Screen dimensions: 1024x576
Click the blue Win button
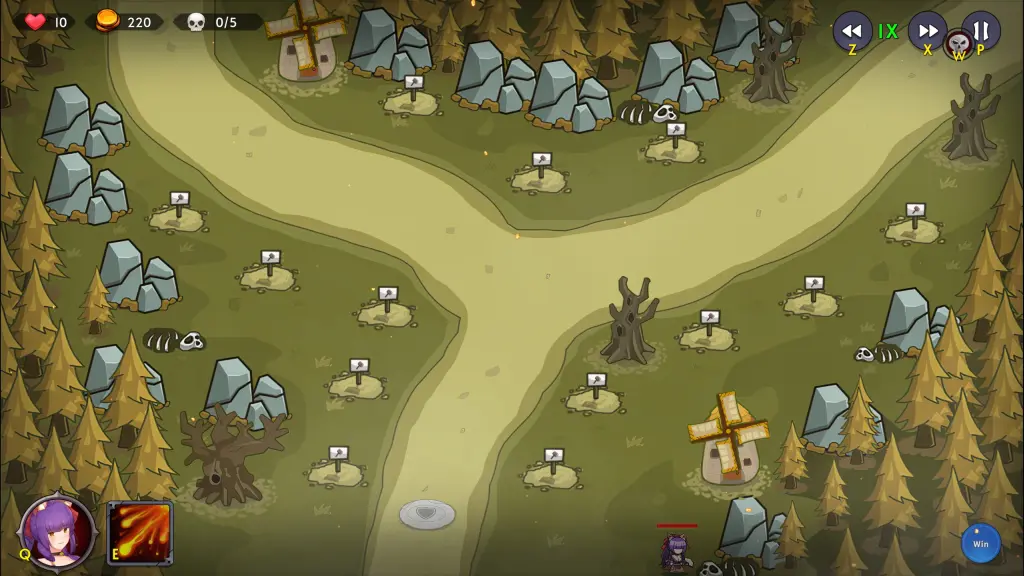coord(980,544)
